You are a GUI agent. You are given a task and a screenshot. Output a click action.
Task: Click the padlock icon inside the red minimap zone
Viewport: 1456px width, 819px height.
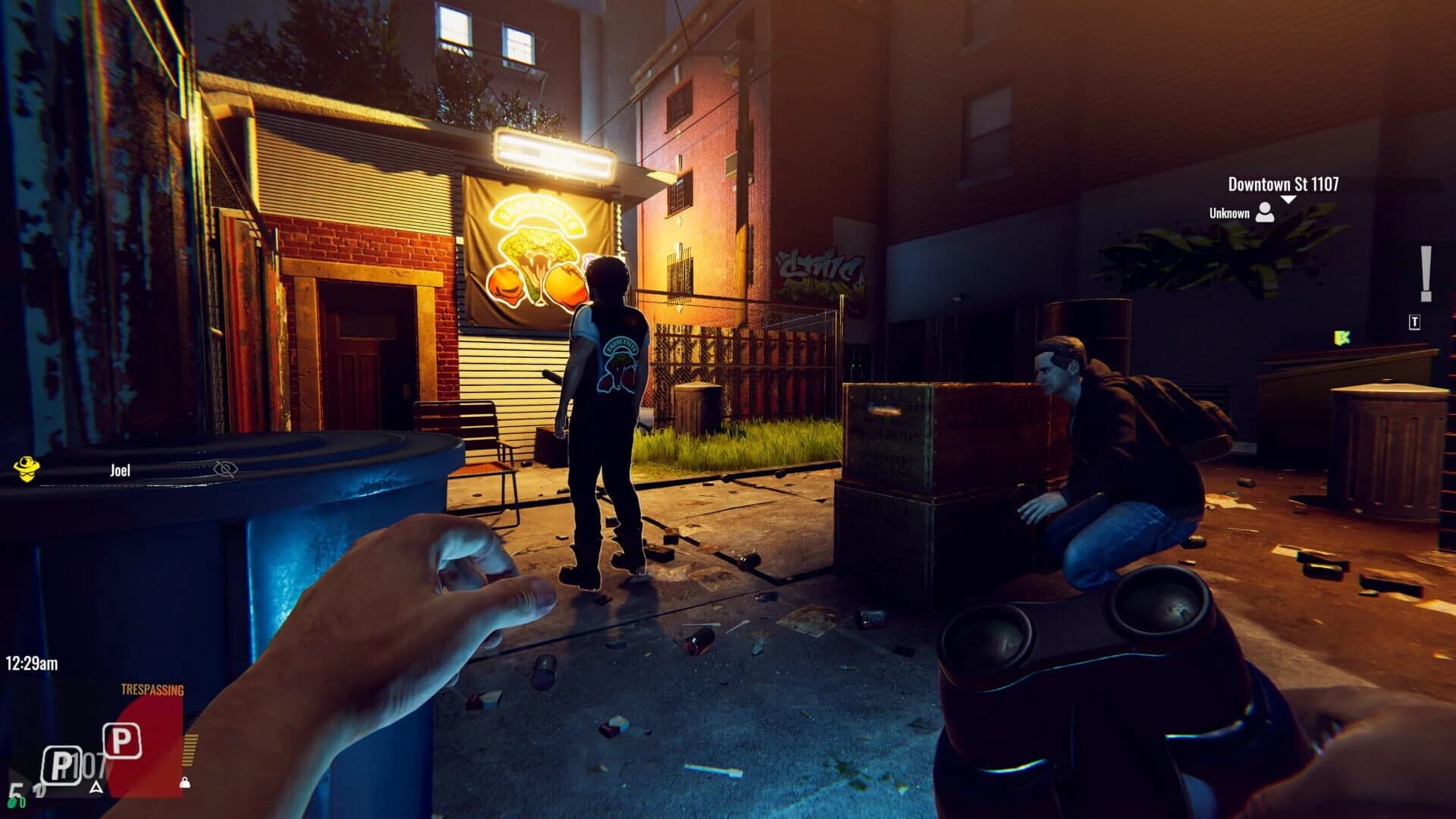pos(185,783)
